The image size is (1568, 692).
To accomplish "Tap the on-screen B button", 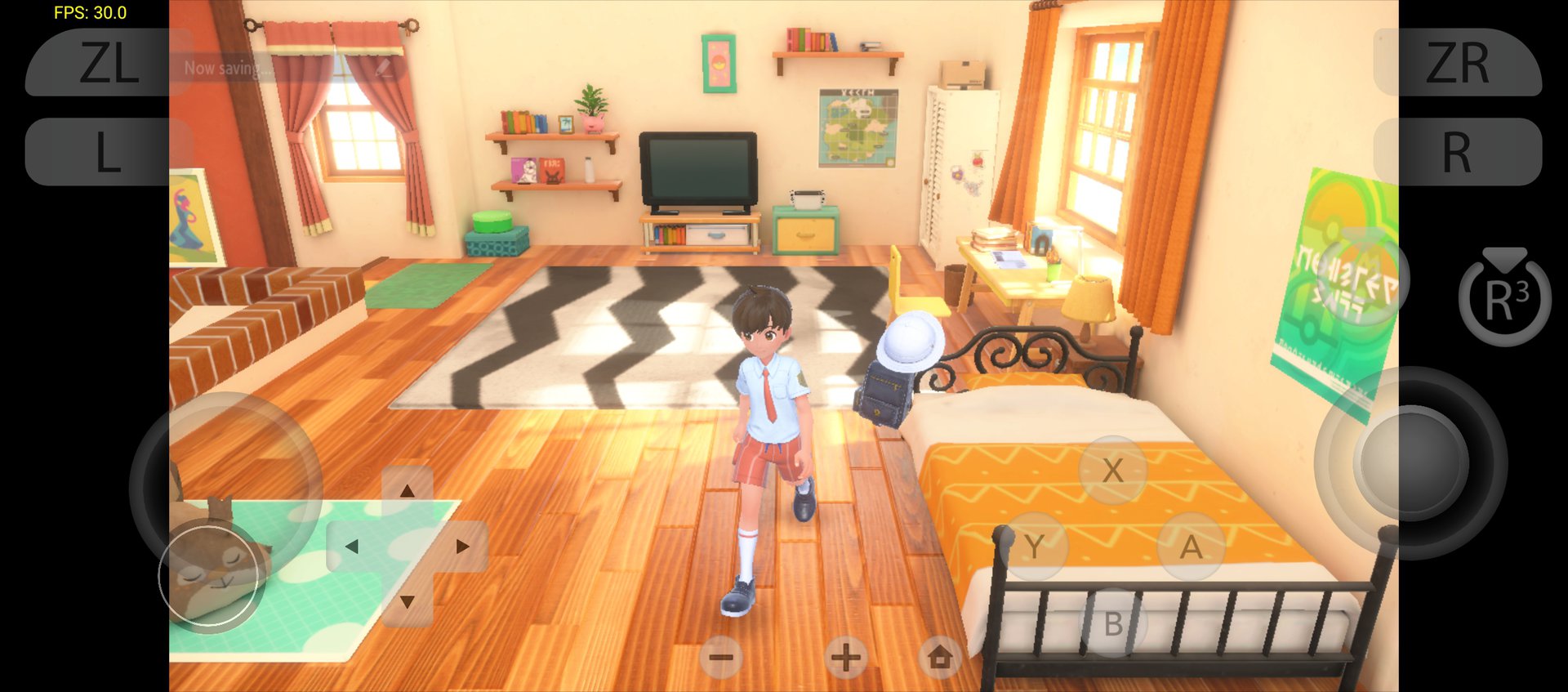I will (x=1112, y=624).
